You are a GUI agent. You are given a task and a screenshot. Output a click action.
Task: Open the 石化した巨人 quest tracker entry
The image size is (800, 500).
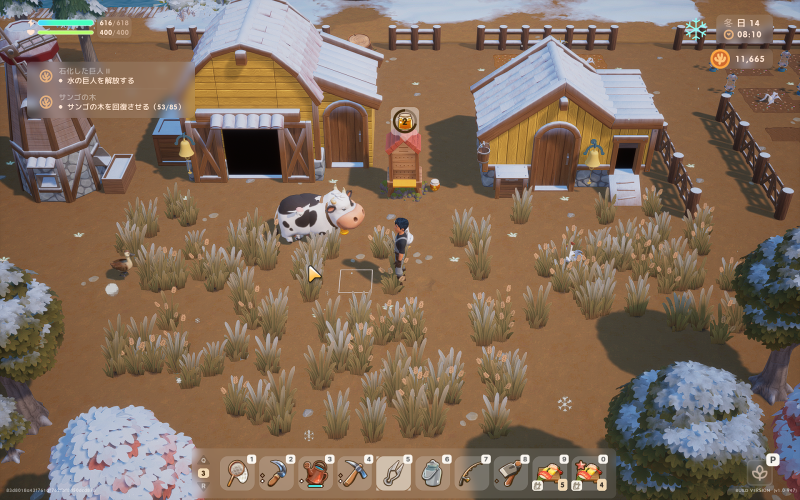coord(95,76)
